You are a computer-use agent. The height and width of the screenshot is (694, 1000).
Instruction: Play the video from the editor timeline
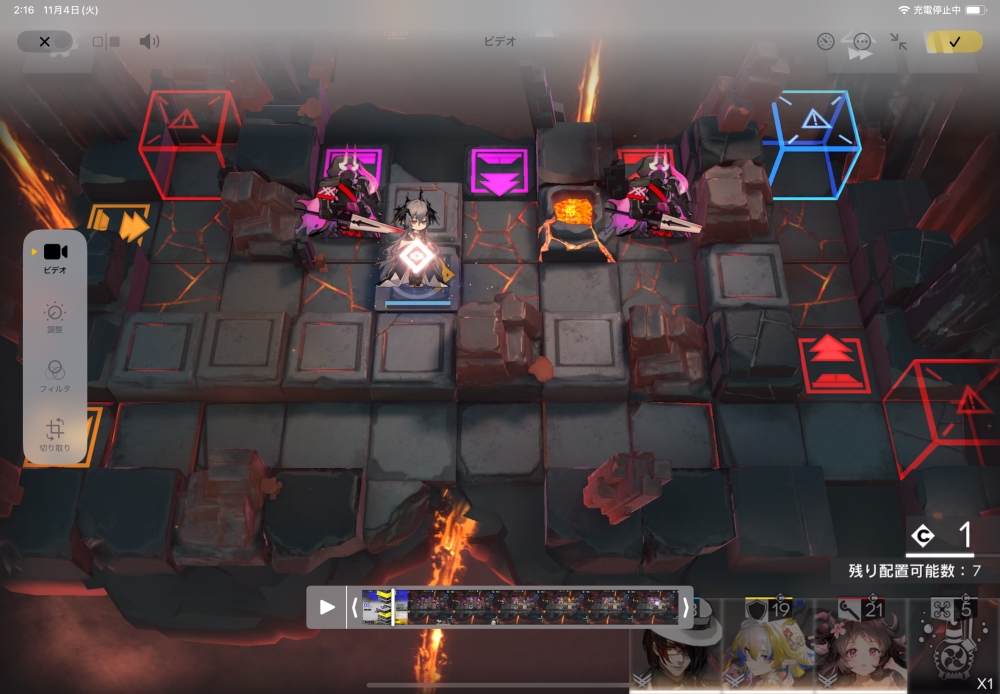327,607
